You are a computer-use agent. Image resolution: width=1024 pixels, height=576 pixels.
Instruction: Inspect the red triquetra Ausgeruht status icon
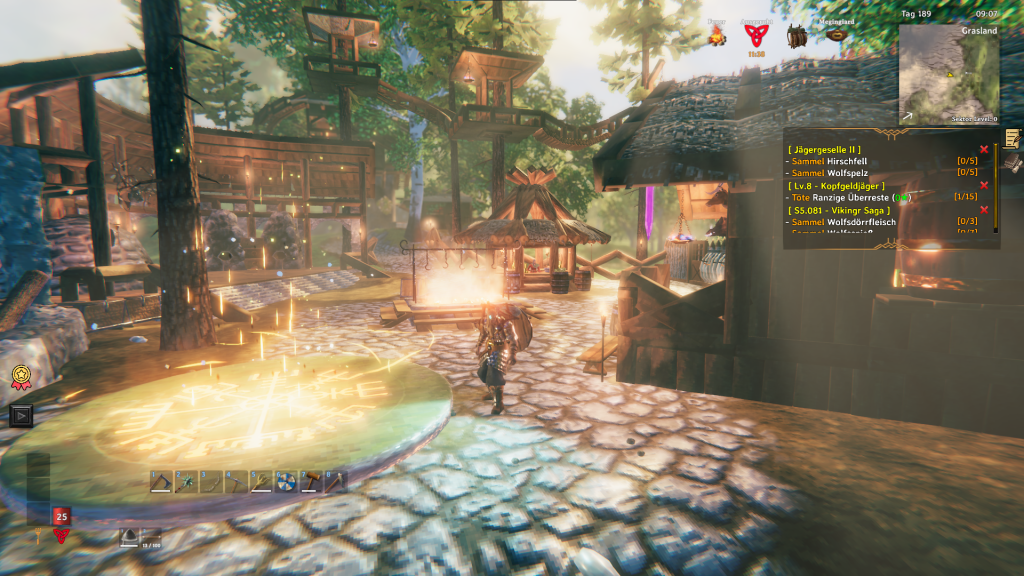pyautogui.click(x=756, y=36)
